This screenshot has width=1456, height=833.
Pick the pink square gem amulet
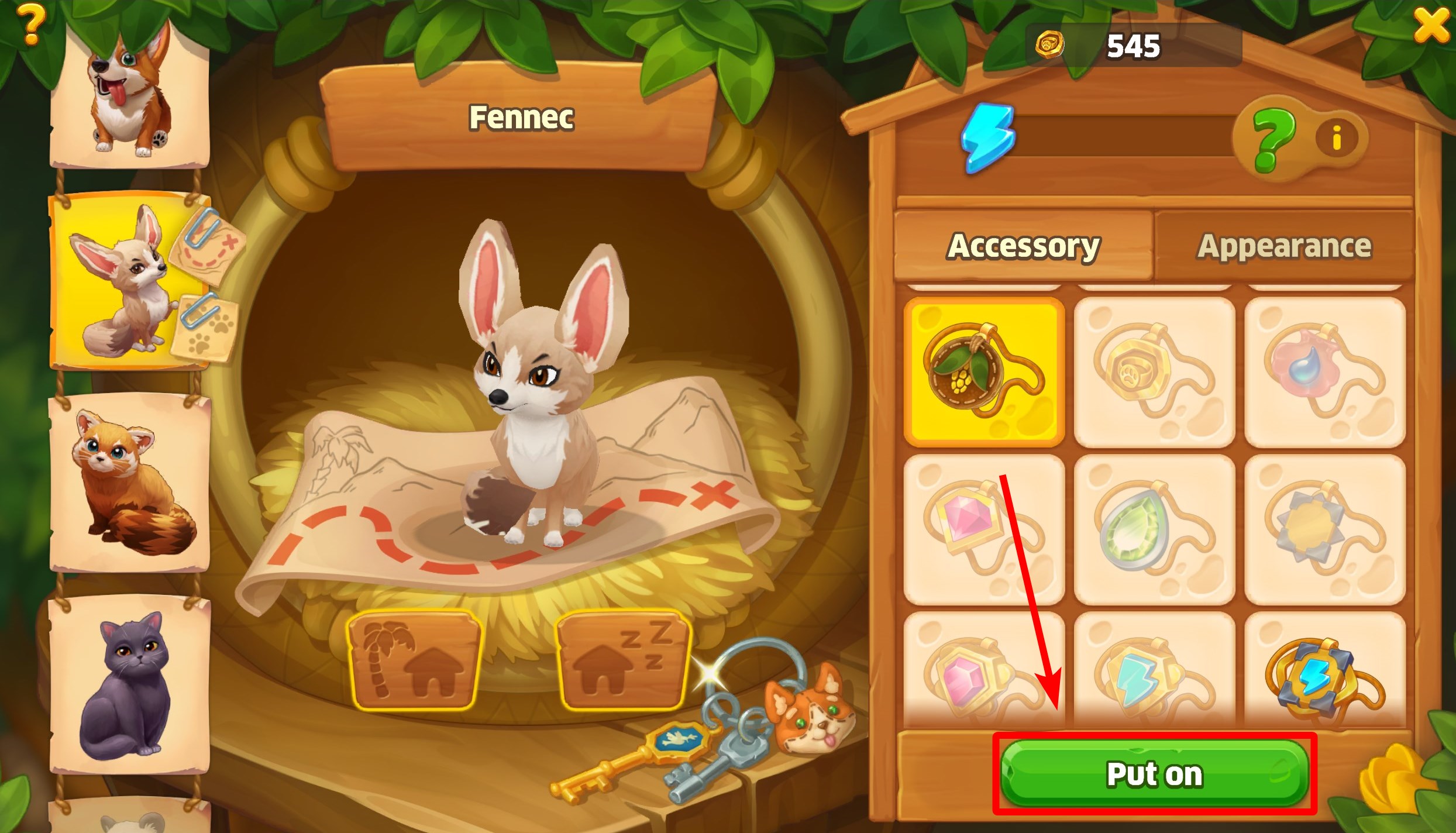pyautogui.click(x=984, y=529)
